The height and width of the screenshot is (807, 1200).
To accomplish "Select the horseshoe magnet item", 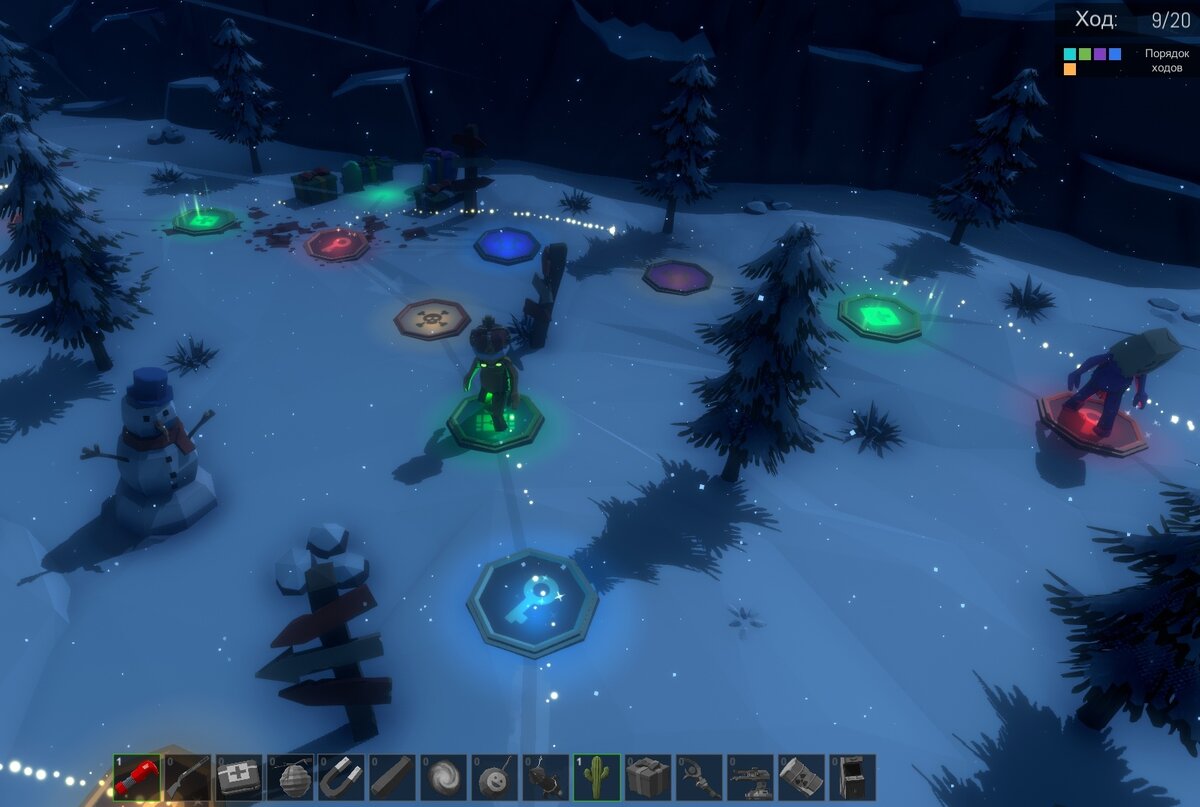I will pos(341,777).
